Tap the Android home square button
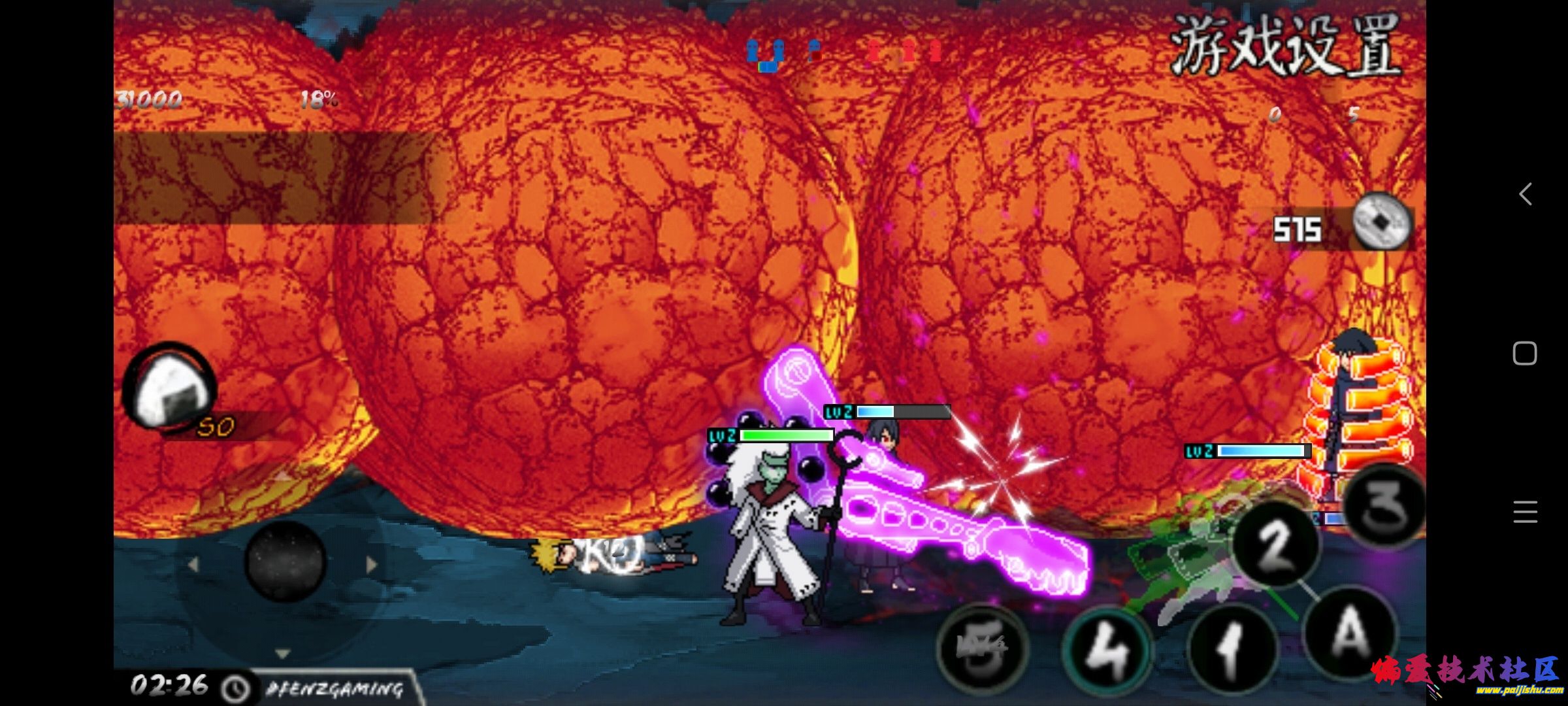Viewport: 1568px width, 706px height. coord(1525,354)
